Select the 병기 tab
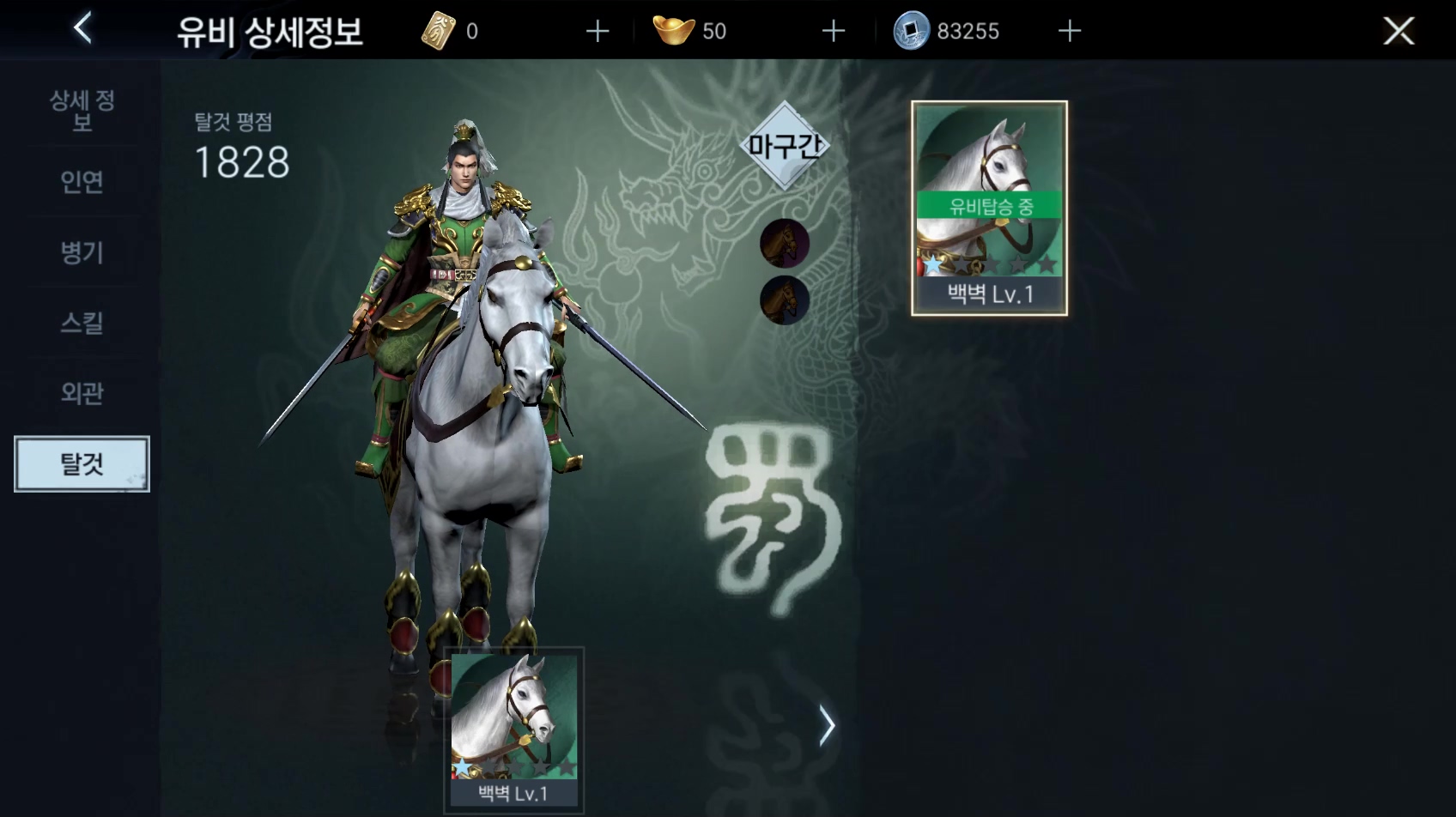This screenshot has height=817, width=1456. click(82, 252)
